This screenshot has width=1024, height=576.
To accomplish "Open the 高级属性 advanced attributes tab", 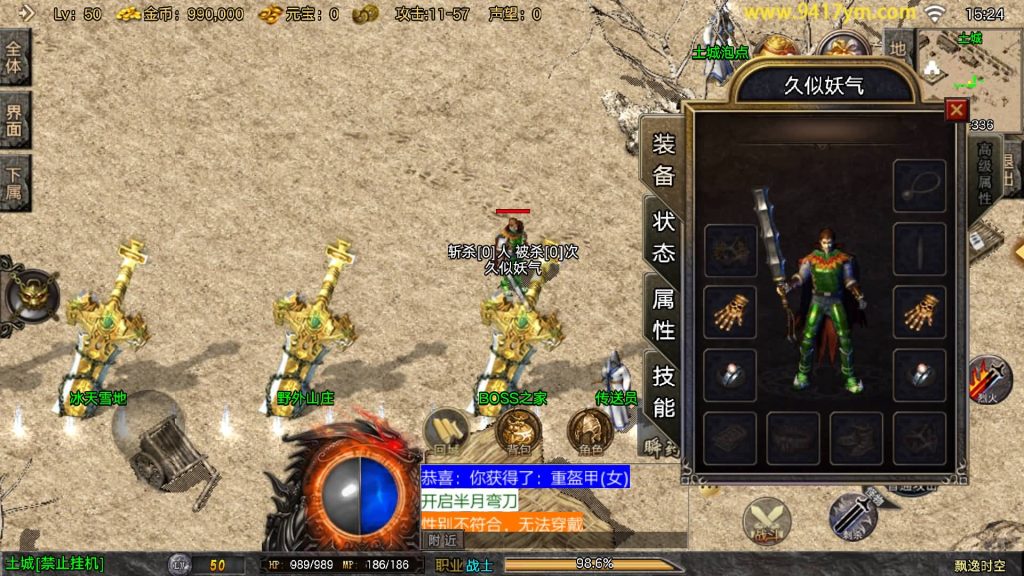I will 984,174.
